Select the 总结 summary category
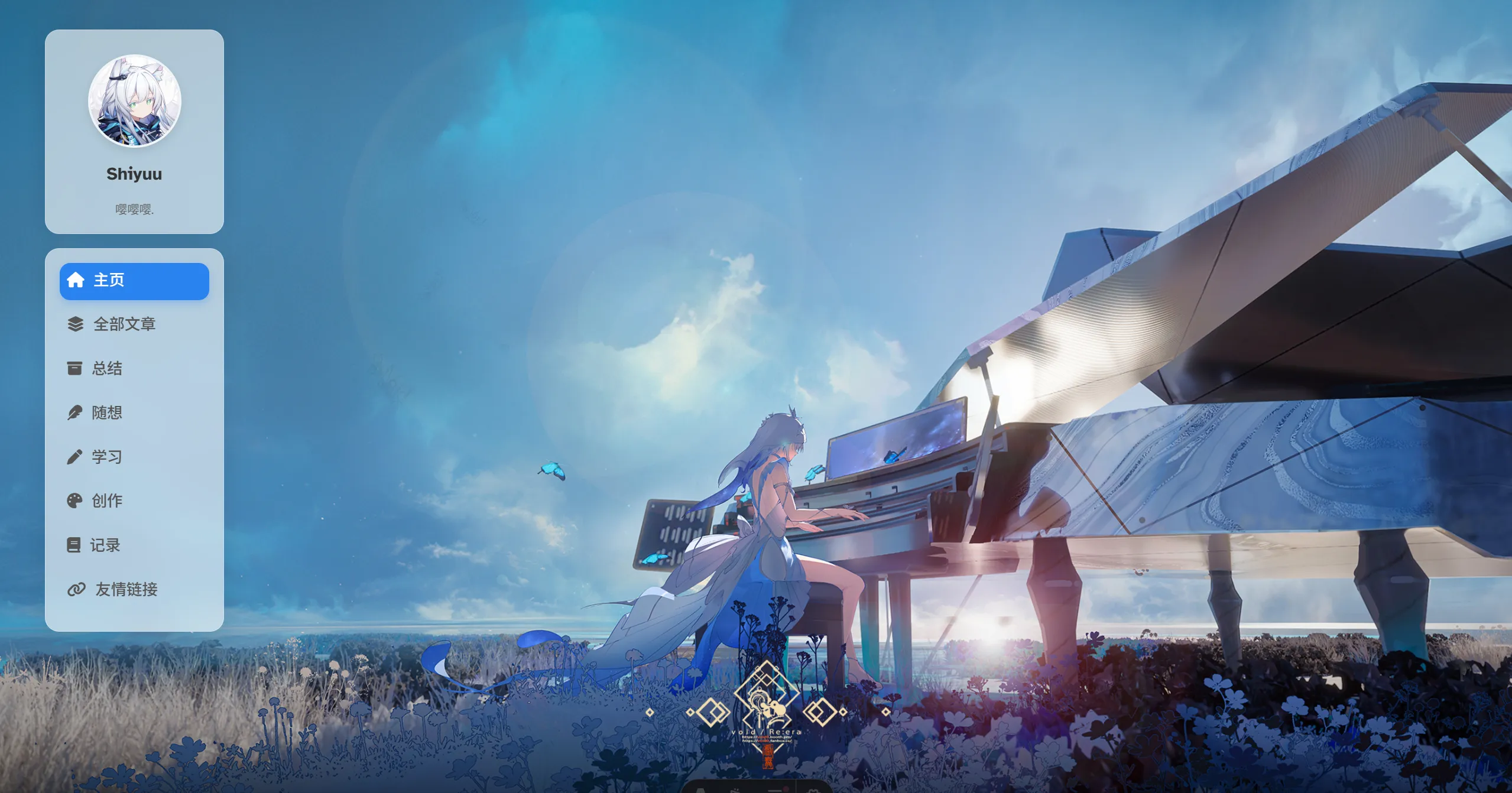This screenshot has width=1512, height=793. [x=107, y=369]
